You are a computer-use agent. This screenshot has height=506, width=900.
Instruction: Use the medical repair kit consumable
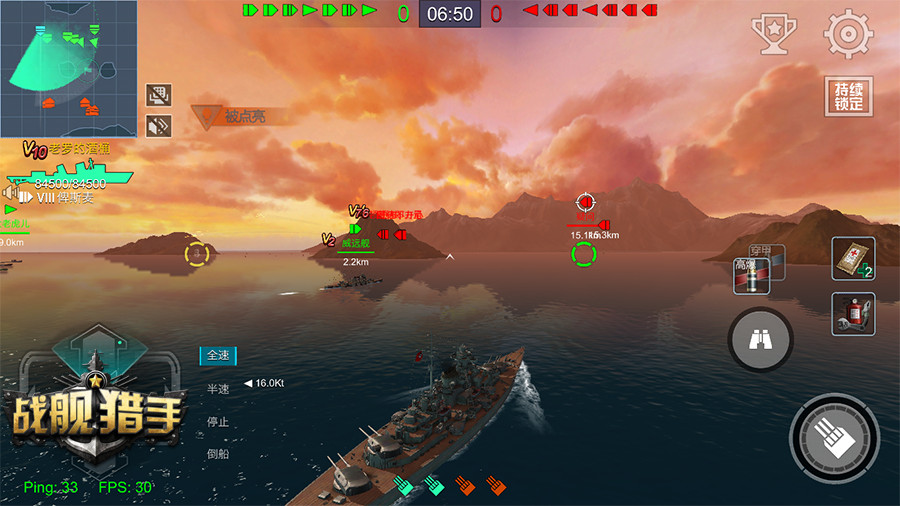[852, 258]
